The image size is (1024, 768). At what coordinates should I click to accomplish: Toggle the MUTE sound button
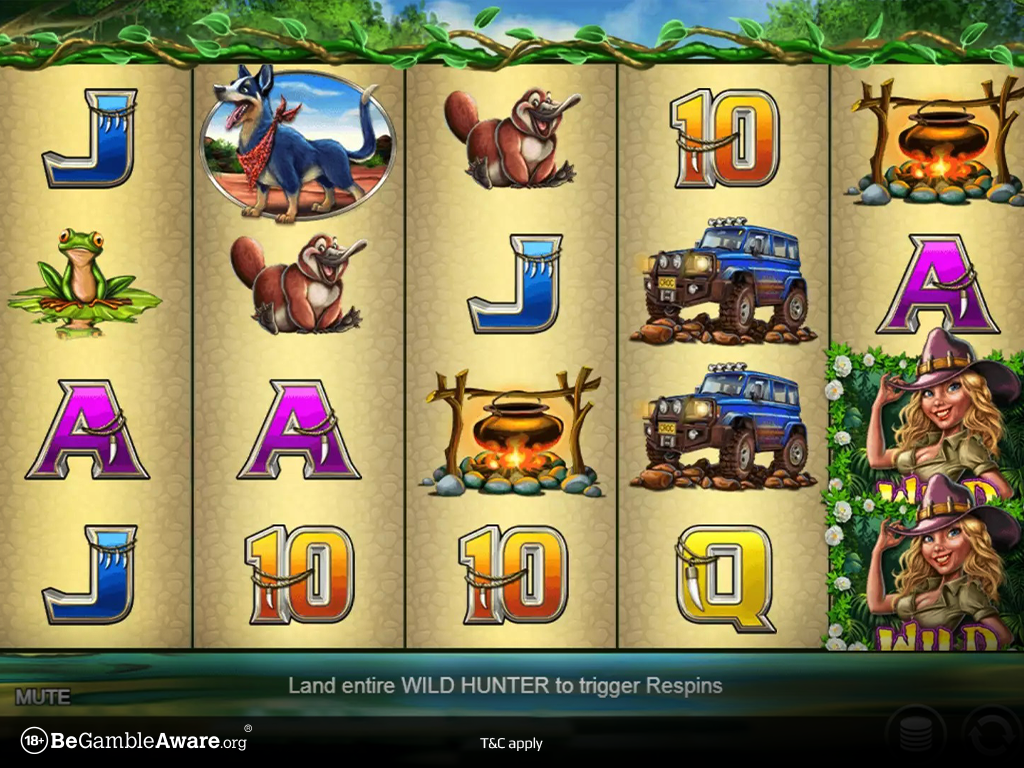(42, 696)
